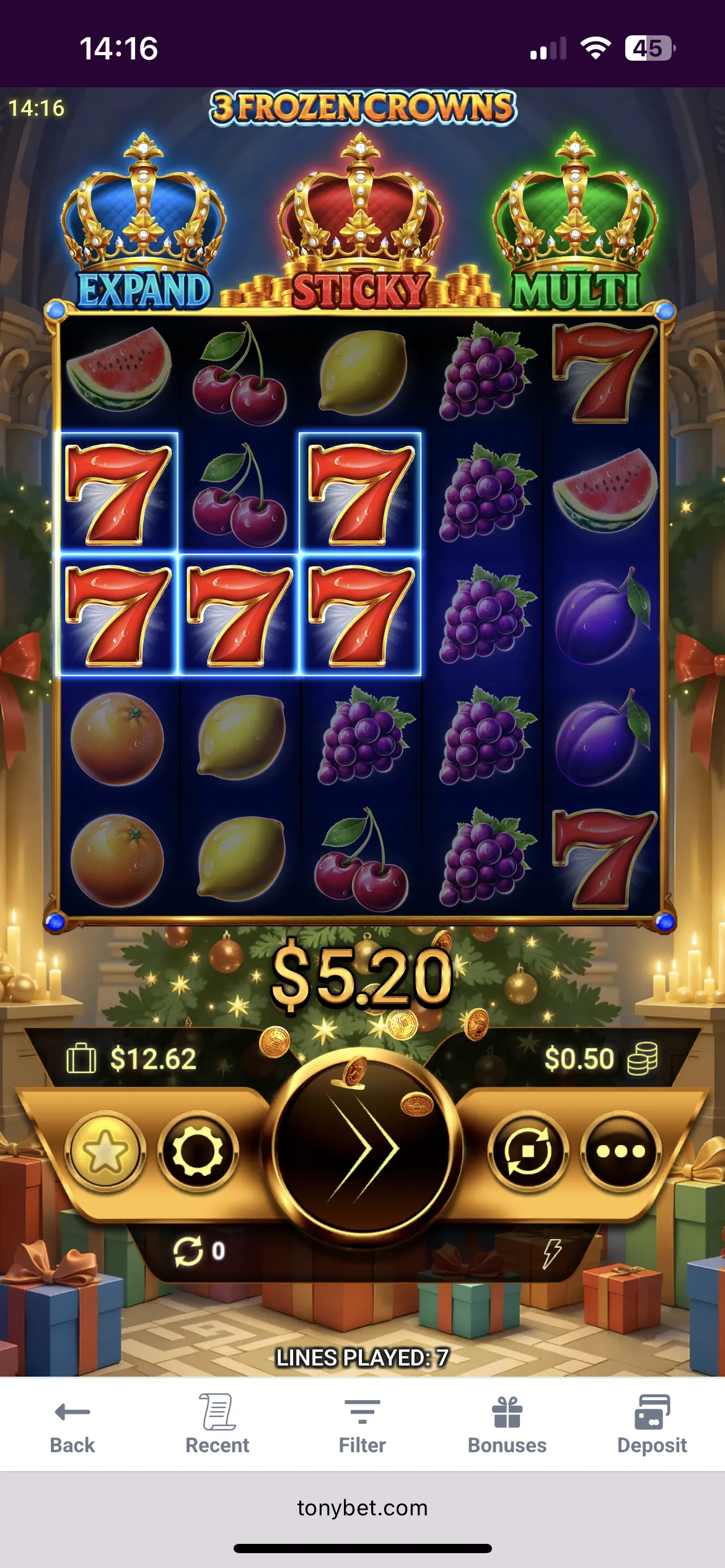Open the Deposit page

(x=652, y=1424)
